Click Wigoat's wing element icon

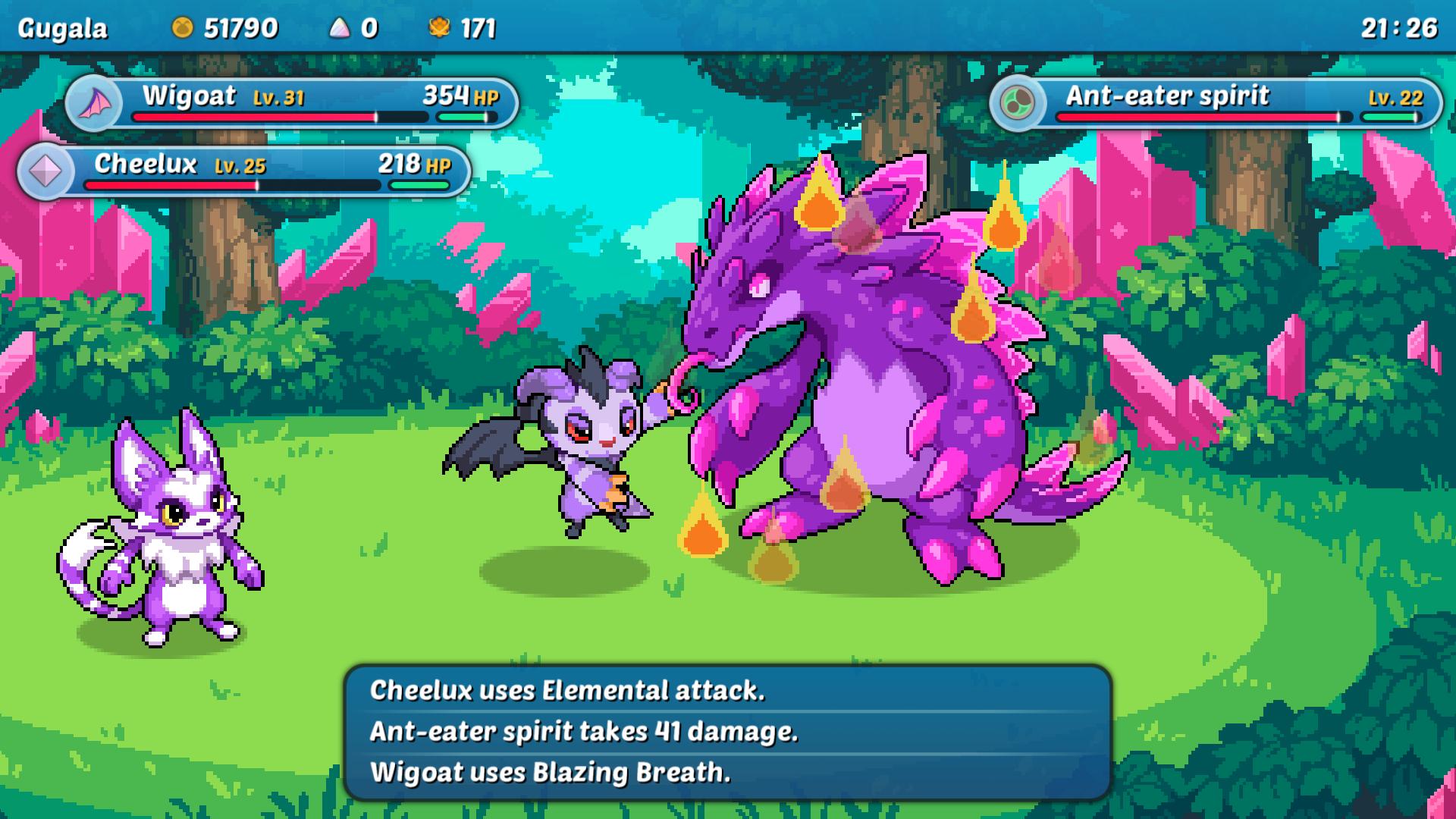[x=96, y=103]
